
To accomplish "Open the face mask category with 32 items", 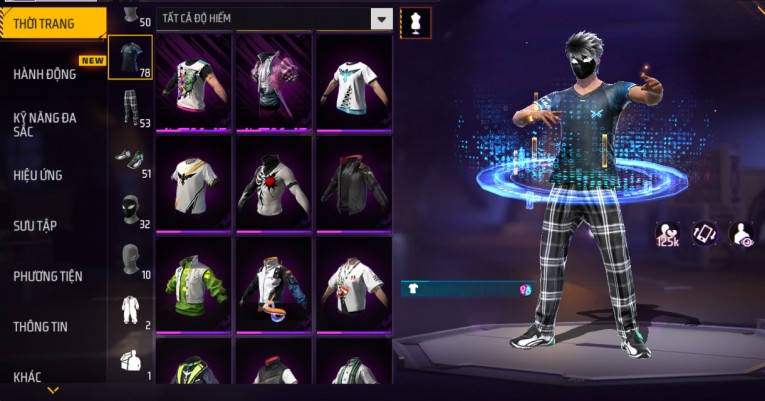I will (130, 210).
